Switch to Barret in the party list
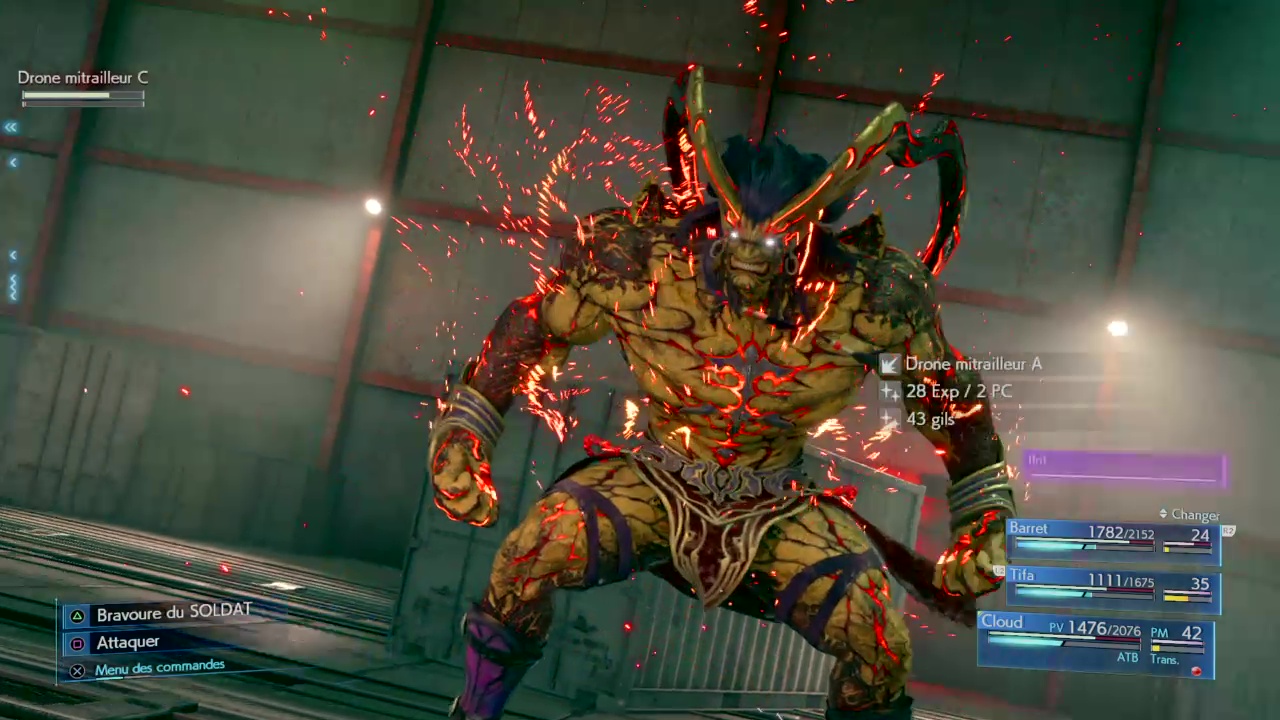The height and width of the screenshot is (720, 1280). pyautogui.click(x=1112, y=540)
